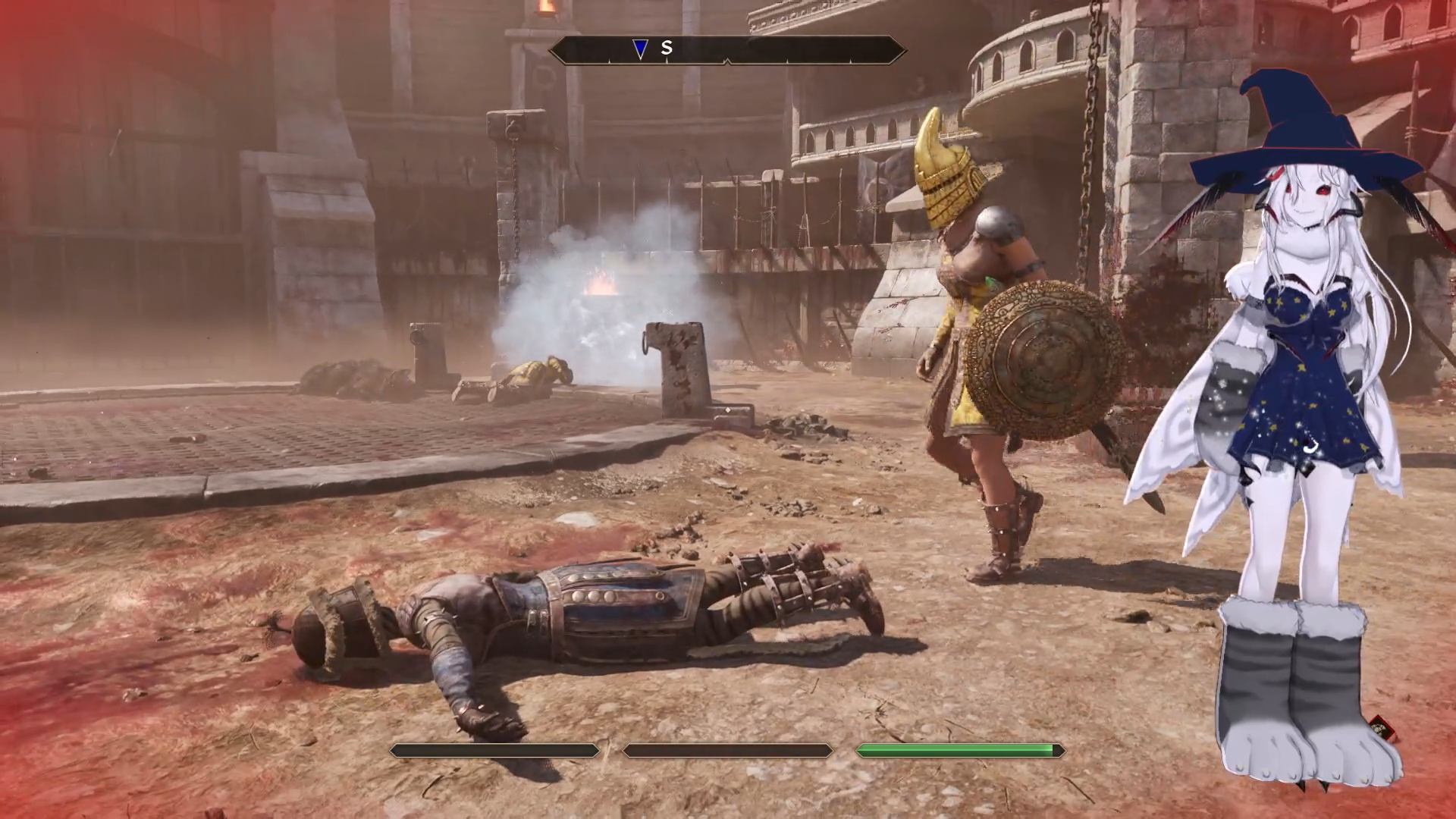The image size is (1456, 819).
Task: Click the blue quest marker on the compass
Action: pyautogui.click(x=640, y=49)
